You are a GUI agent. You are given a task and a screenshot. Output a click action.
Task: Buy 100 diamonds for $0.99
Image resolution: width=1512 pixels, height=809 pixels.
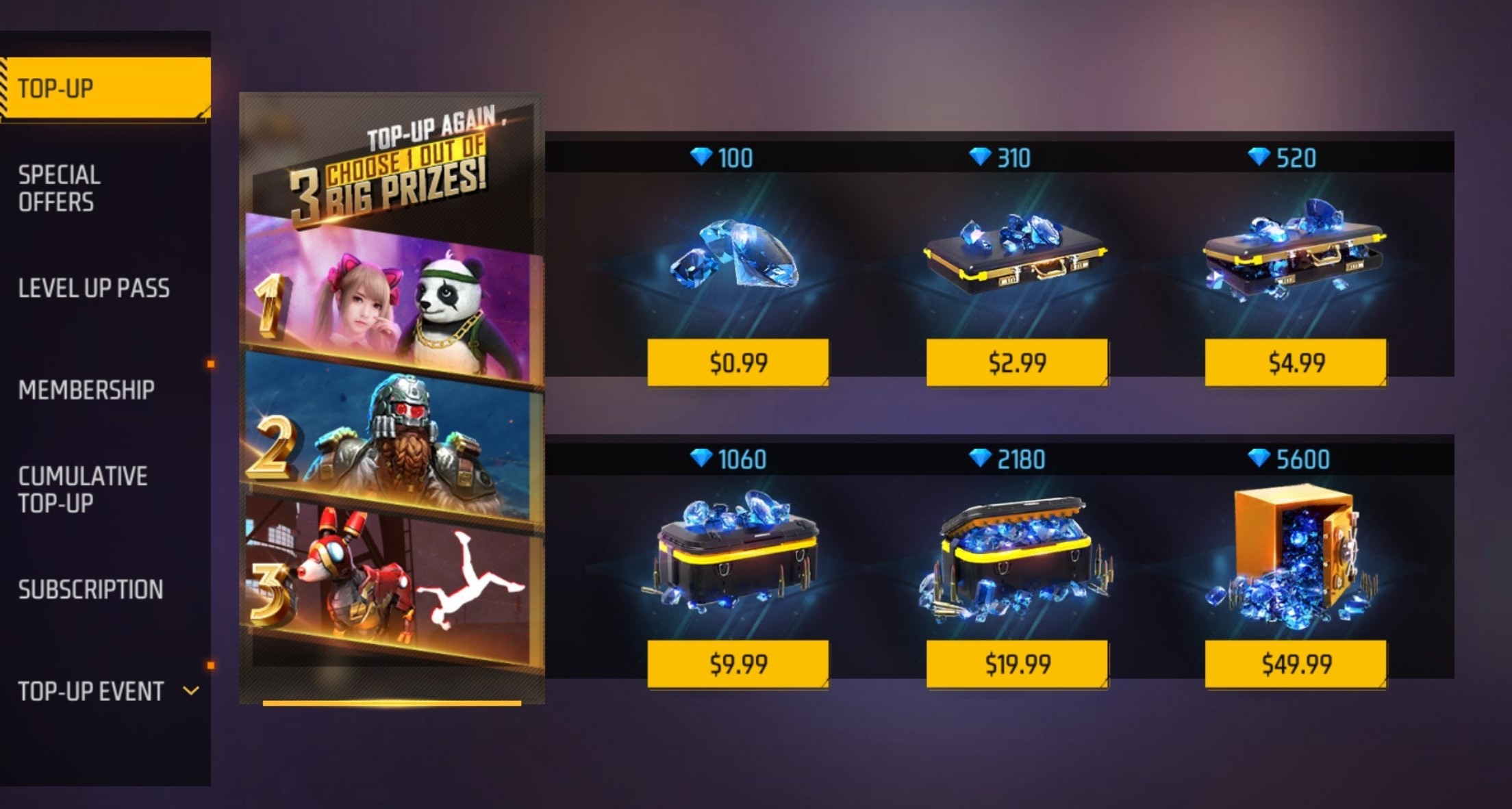[x=738, y=362]
